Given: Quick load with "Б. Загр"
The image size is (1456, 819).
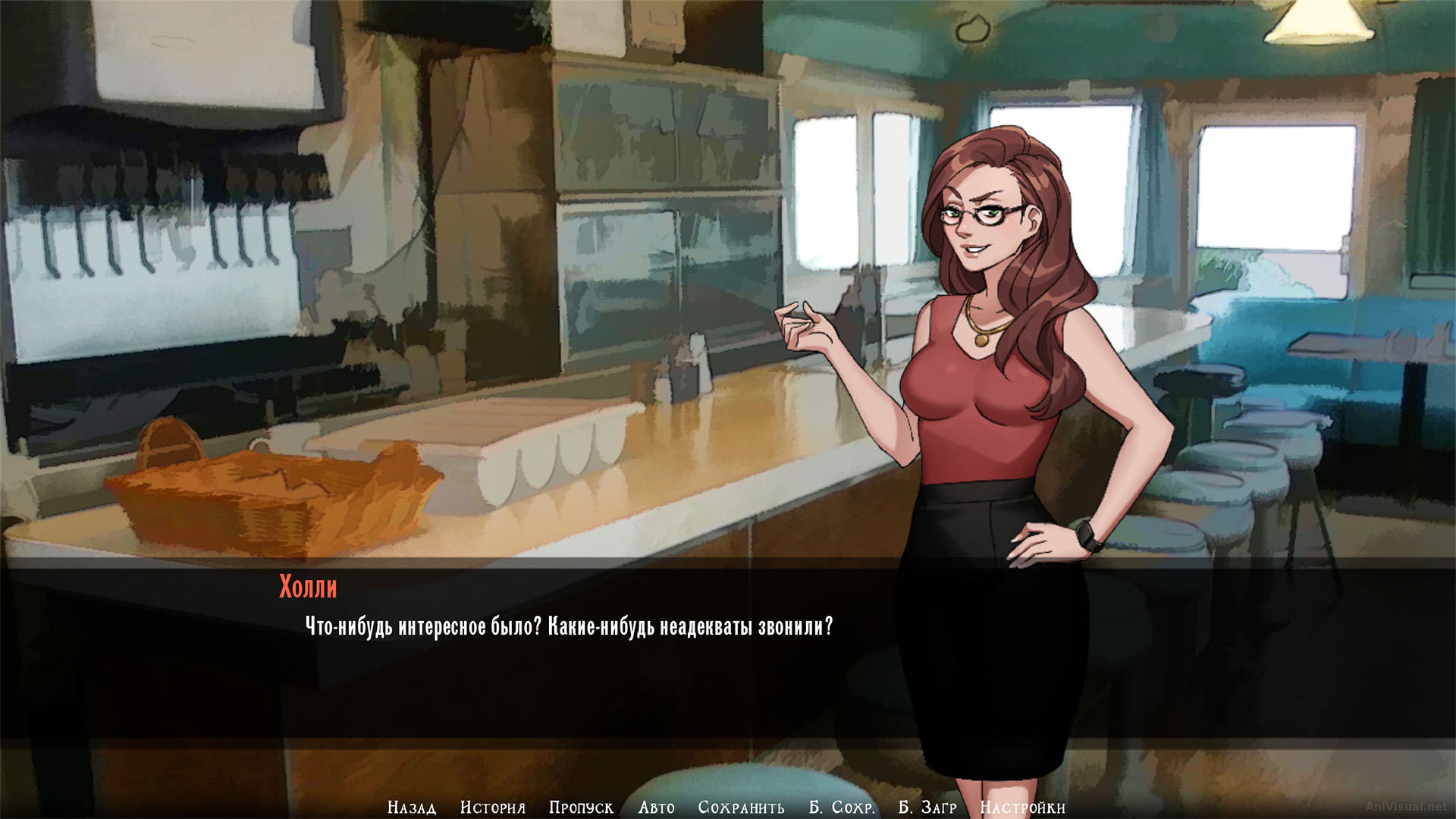Looking at the screenshot, I should (x=928, y=807).
